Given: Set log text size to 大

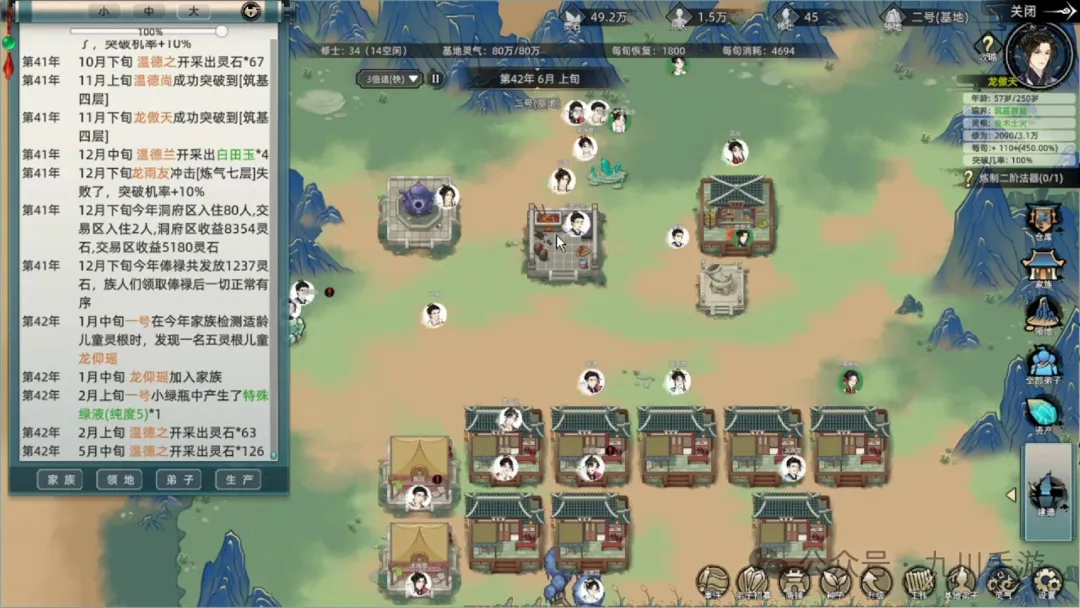Looking at the screenshot, I should pyautogui.click(x=194, y=12).
